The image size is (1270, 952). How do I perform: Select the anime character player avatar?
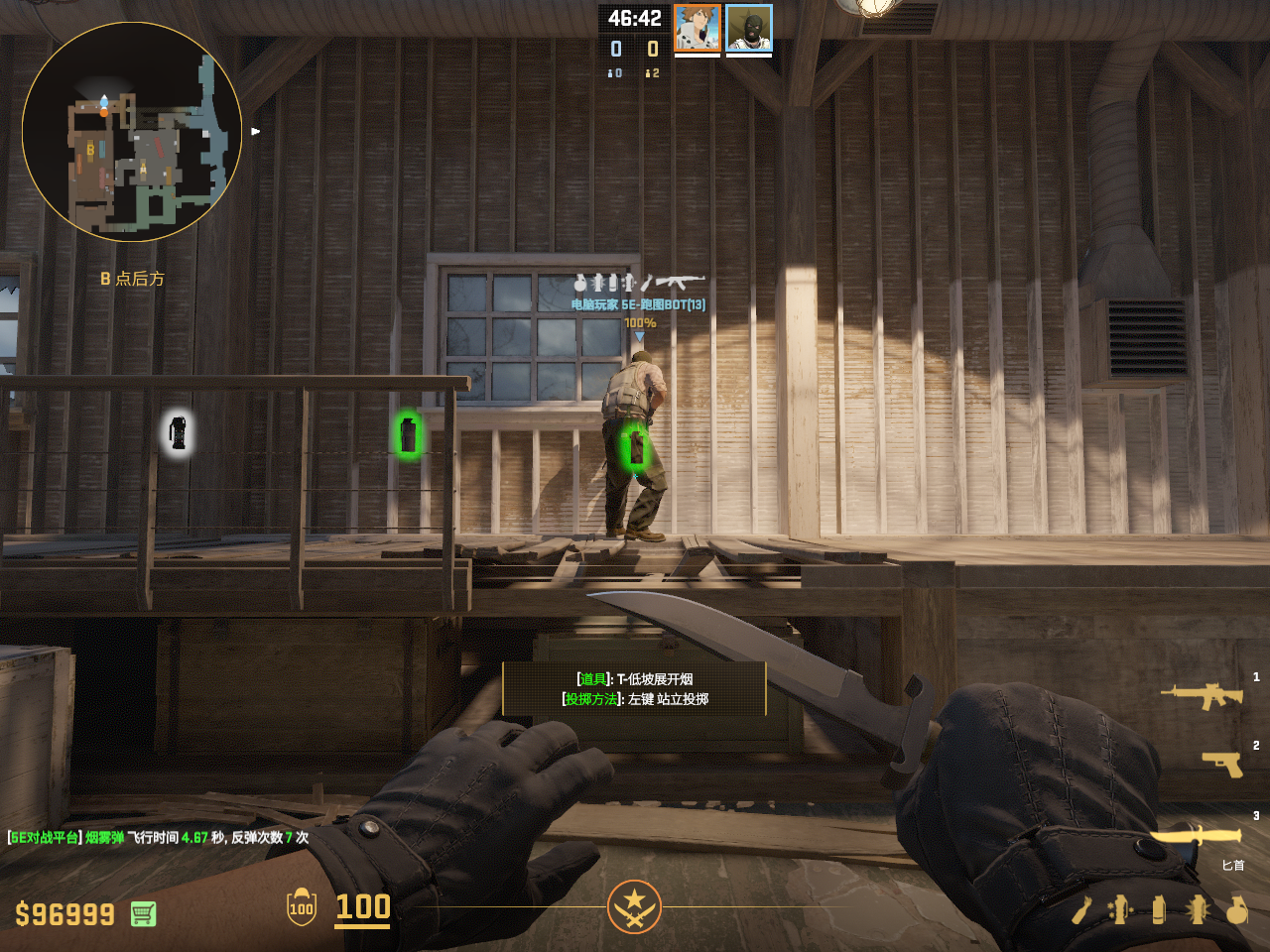[697, 28]
